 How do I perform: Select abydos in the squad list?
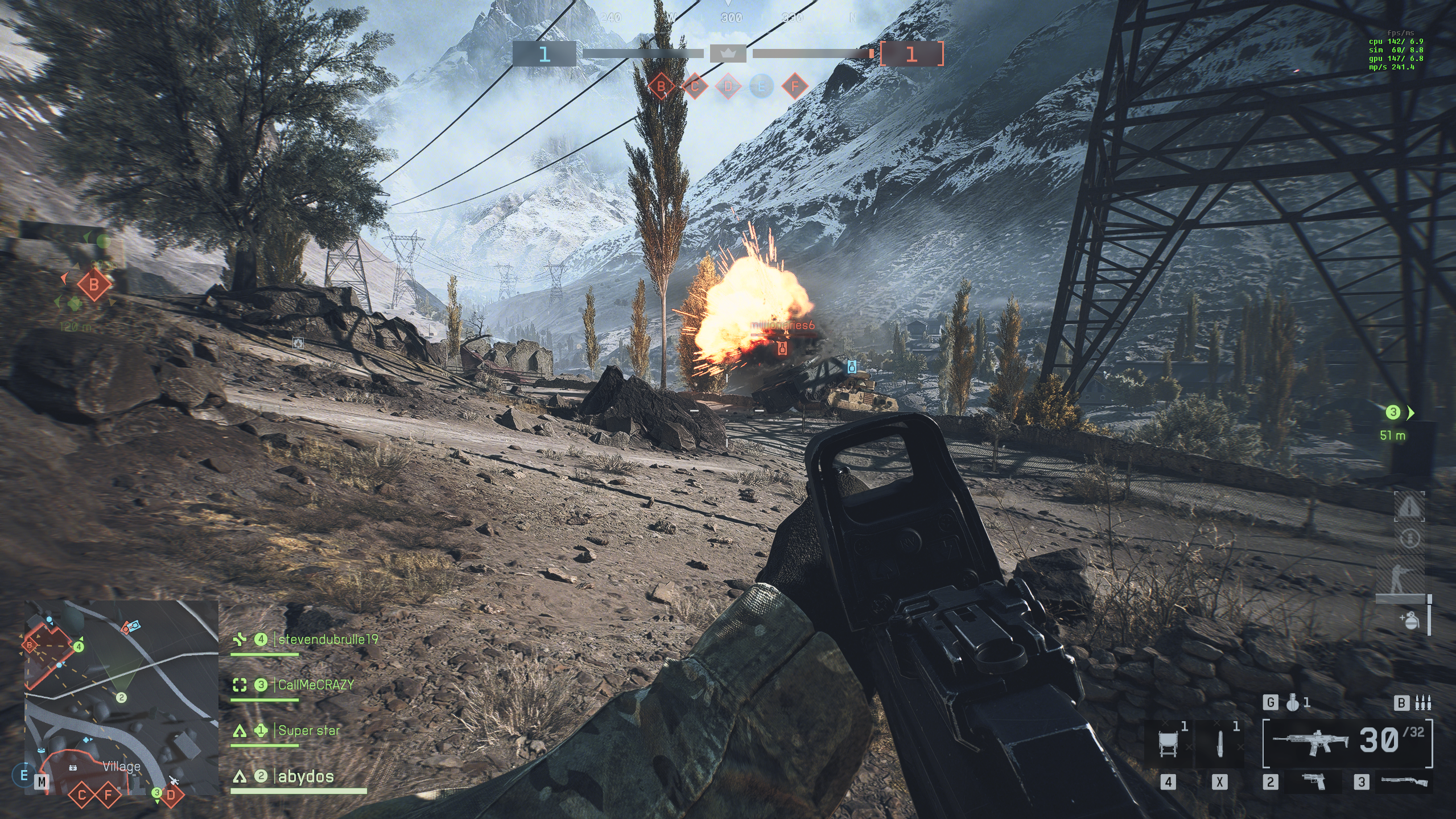pos(306,776)
